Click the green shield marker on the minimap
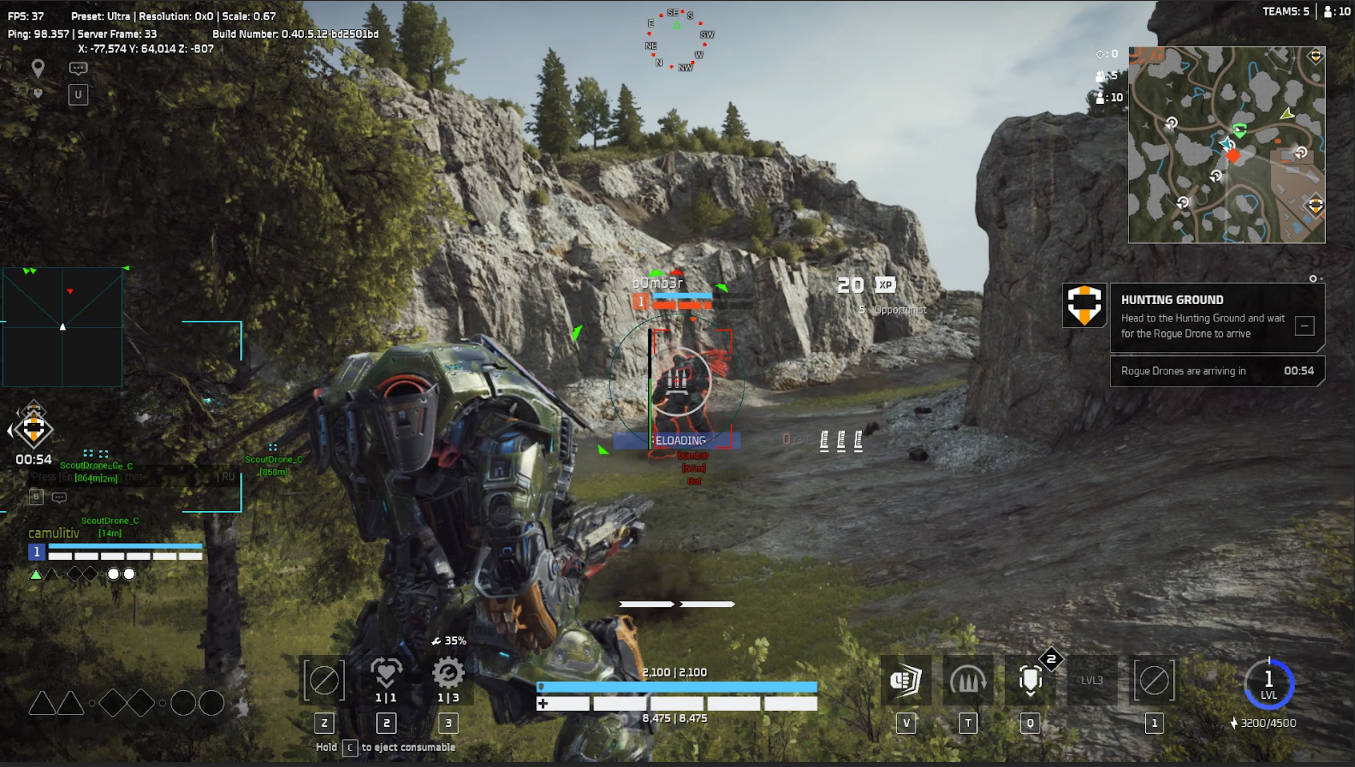1355x767 pixels. (1240, 130)
